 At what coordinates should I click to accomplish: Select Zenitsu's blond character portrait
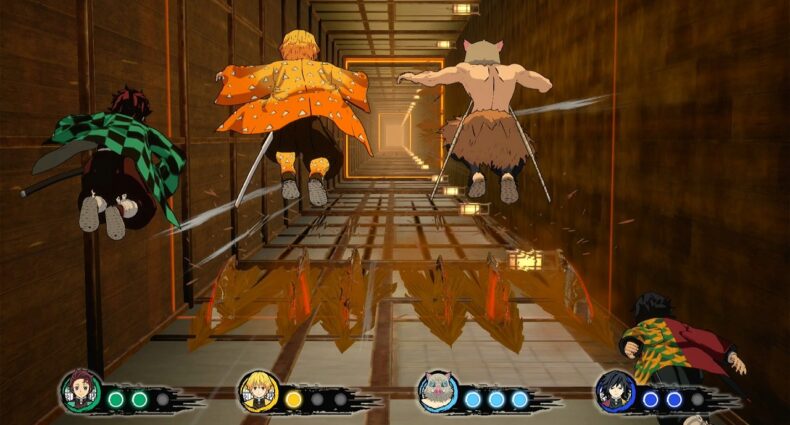(257, 391)
